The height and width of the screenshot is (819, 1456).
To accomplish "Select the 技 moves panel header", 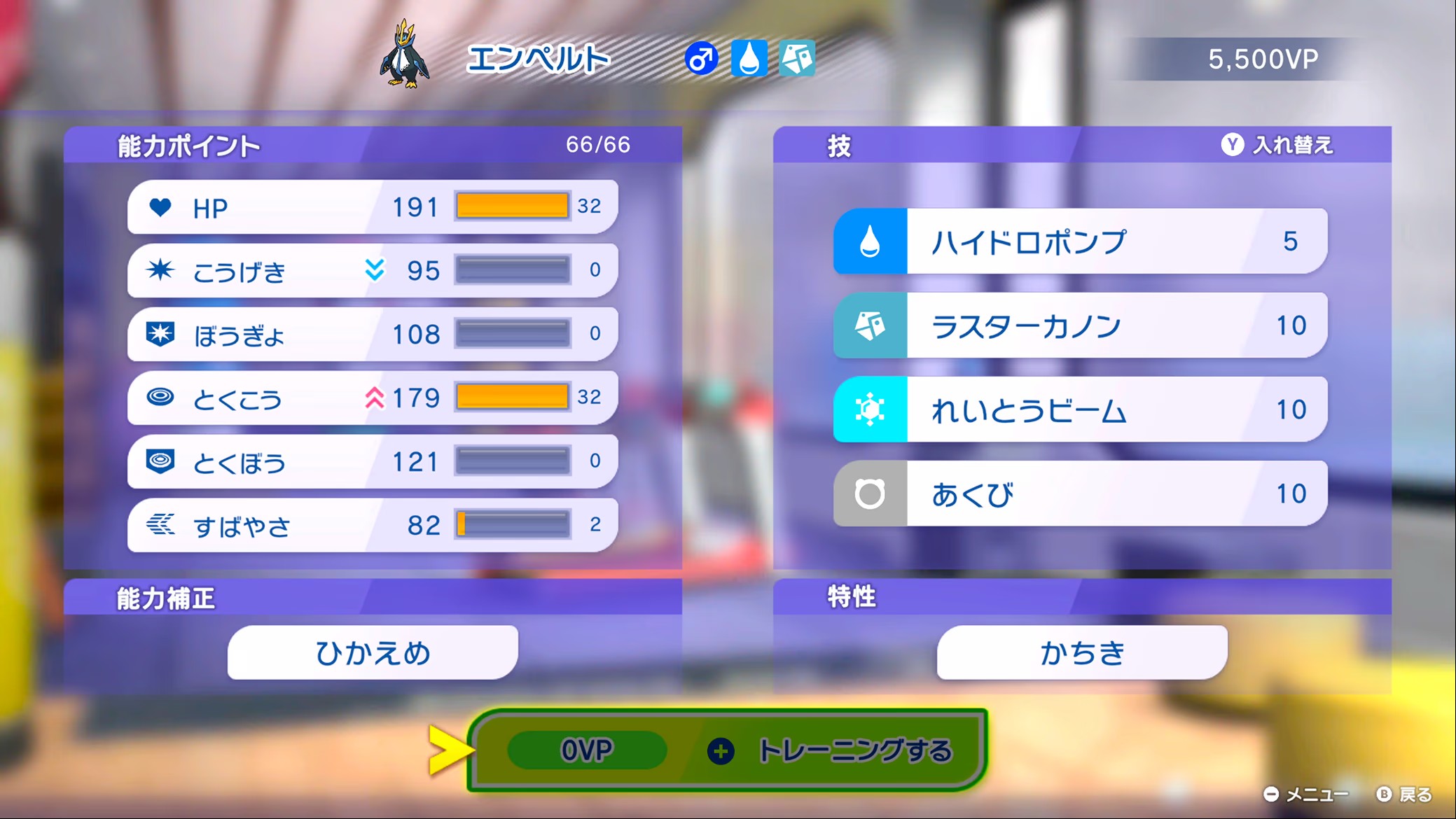I will [x=838, y=145].
